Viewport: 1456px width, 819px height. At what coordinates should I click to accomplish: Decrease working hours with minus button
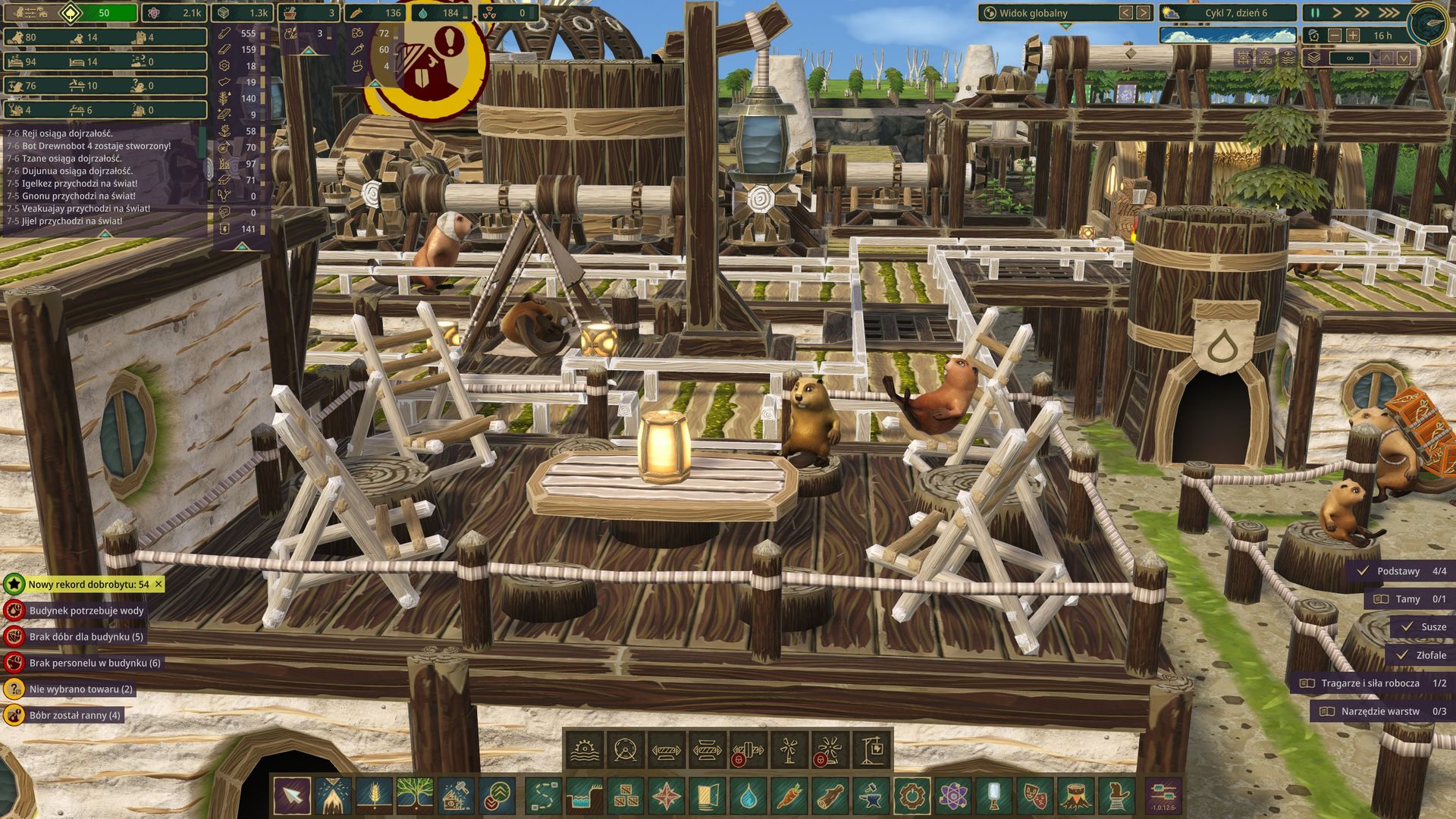1335,36
